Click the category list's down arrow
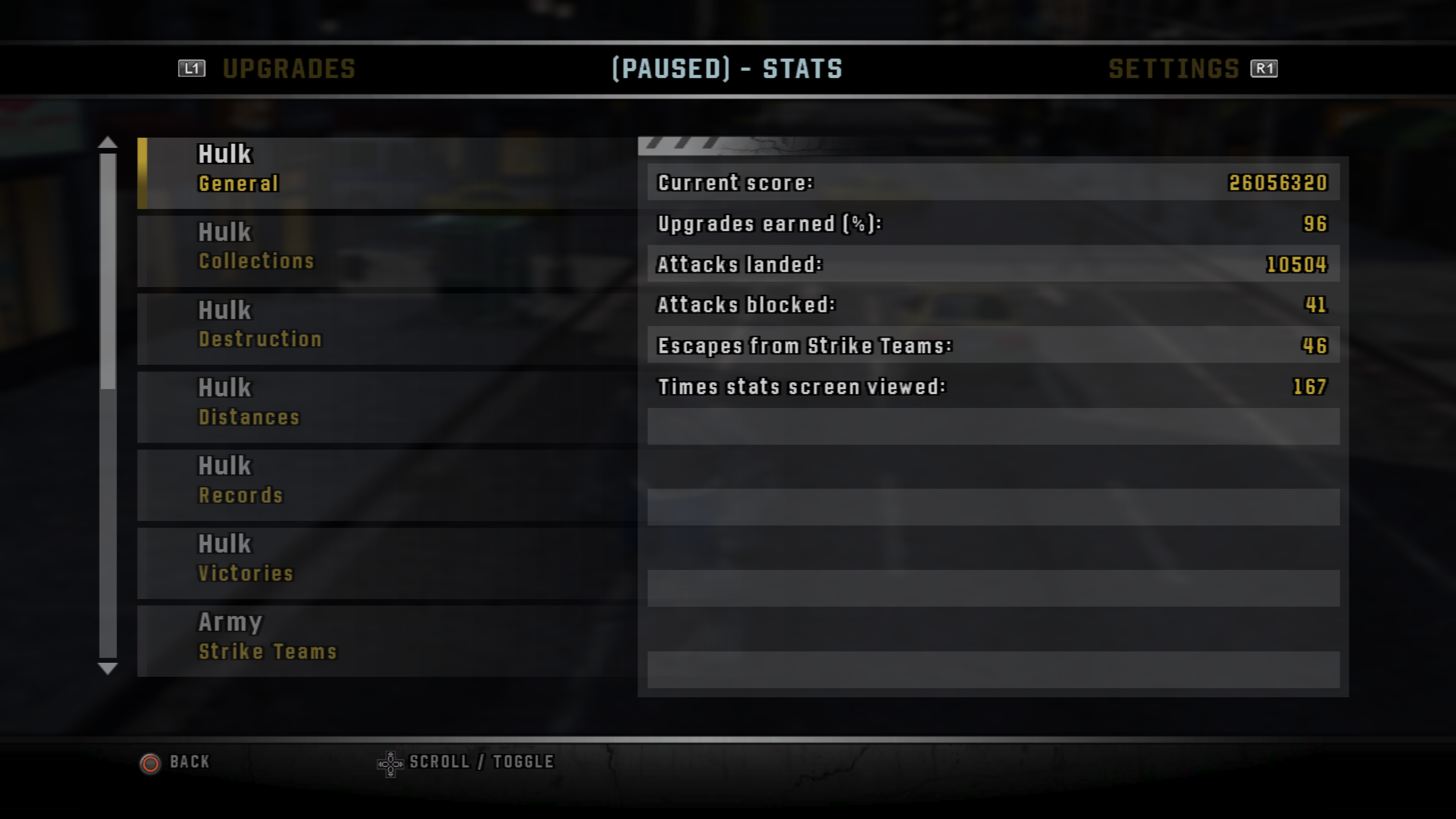The width and height of the screenshot is (1456, 819). point(107,668)
